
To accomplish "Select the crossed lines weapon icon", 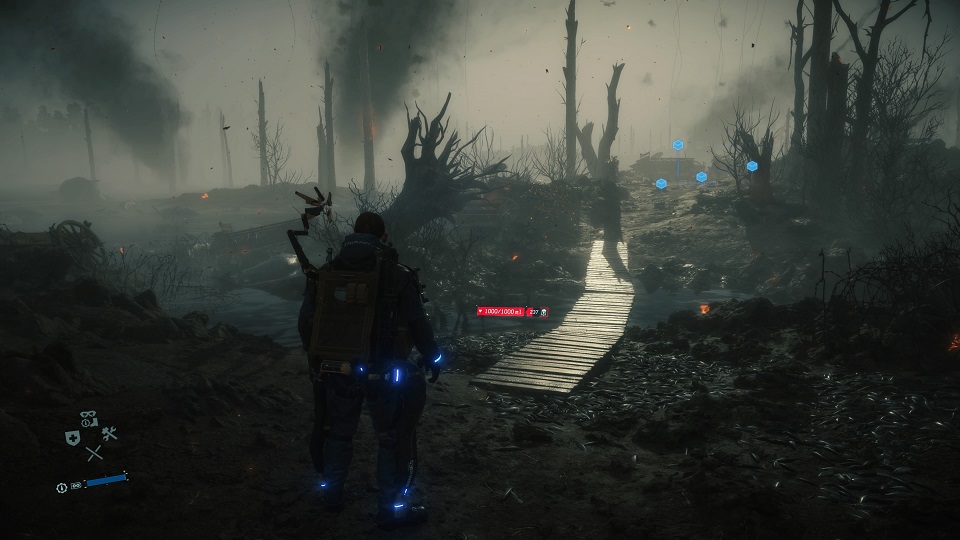I will coord(94,453).
